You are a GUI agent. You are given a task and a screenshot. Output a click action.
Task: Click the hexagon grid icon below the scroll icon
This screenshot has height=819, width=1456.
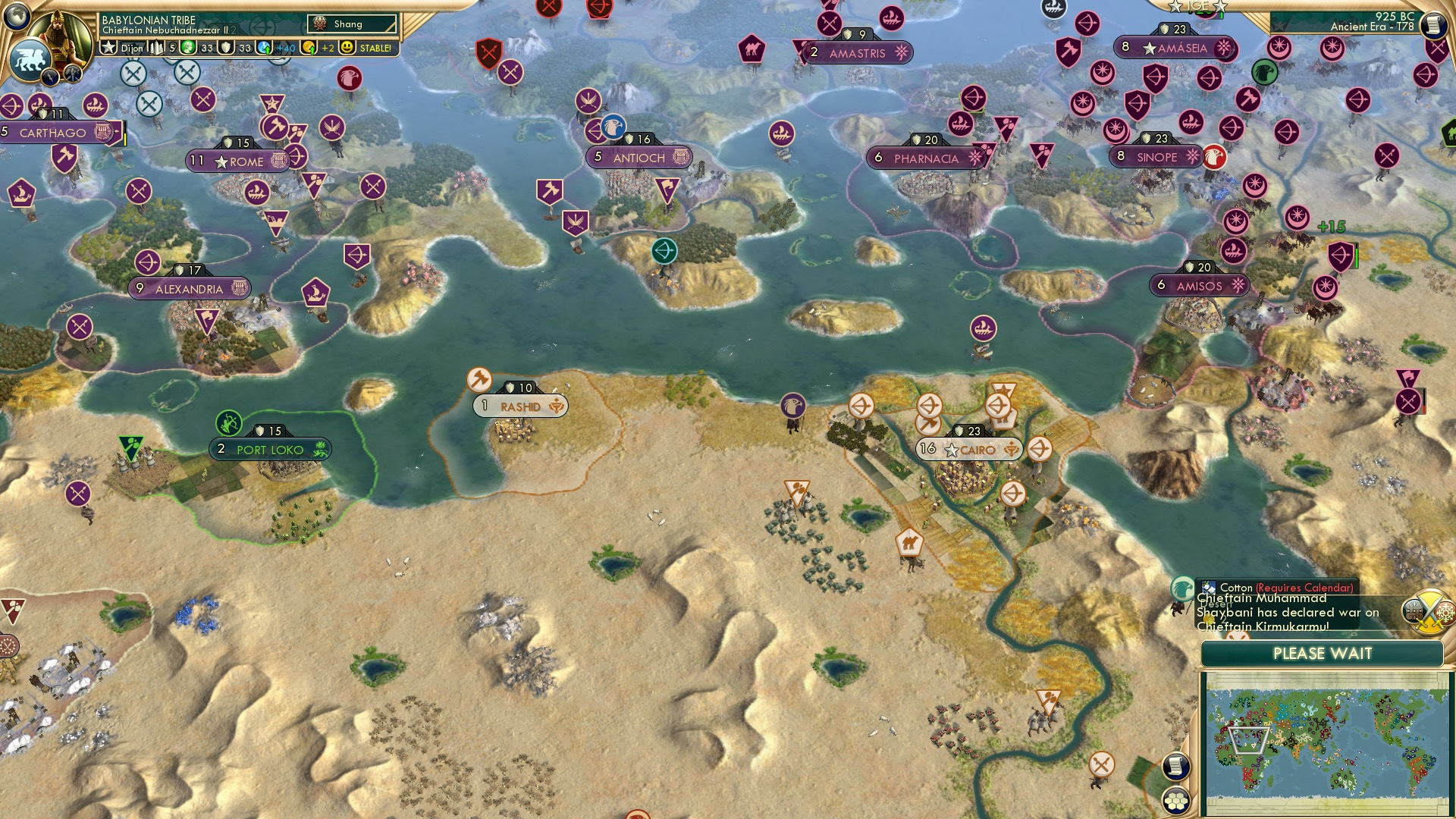(1175, 800)
